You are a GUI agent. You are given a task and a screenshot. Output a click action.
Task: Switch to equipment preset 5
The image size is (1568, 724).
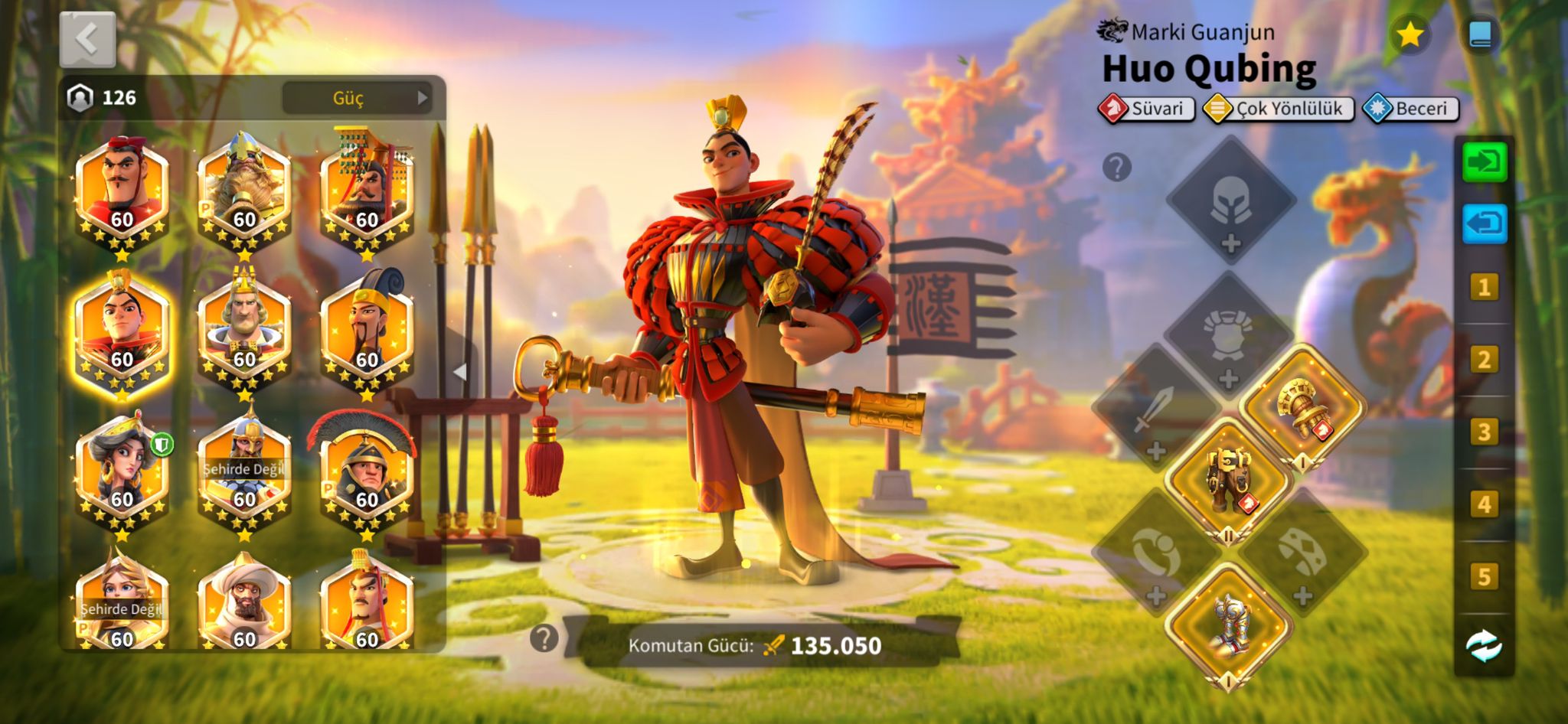click(1484, 576)
